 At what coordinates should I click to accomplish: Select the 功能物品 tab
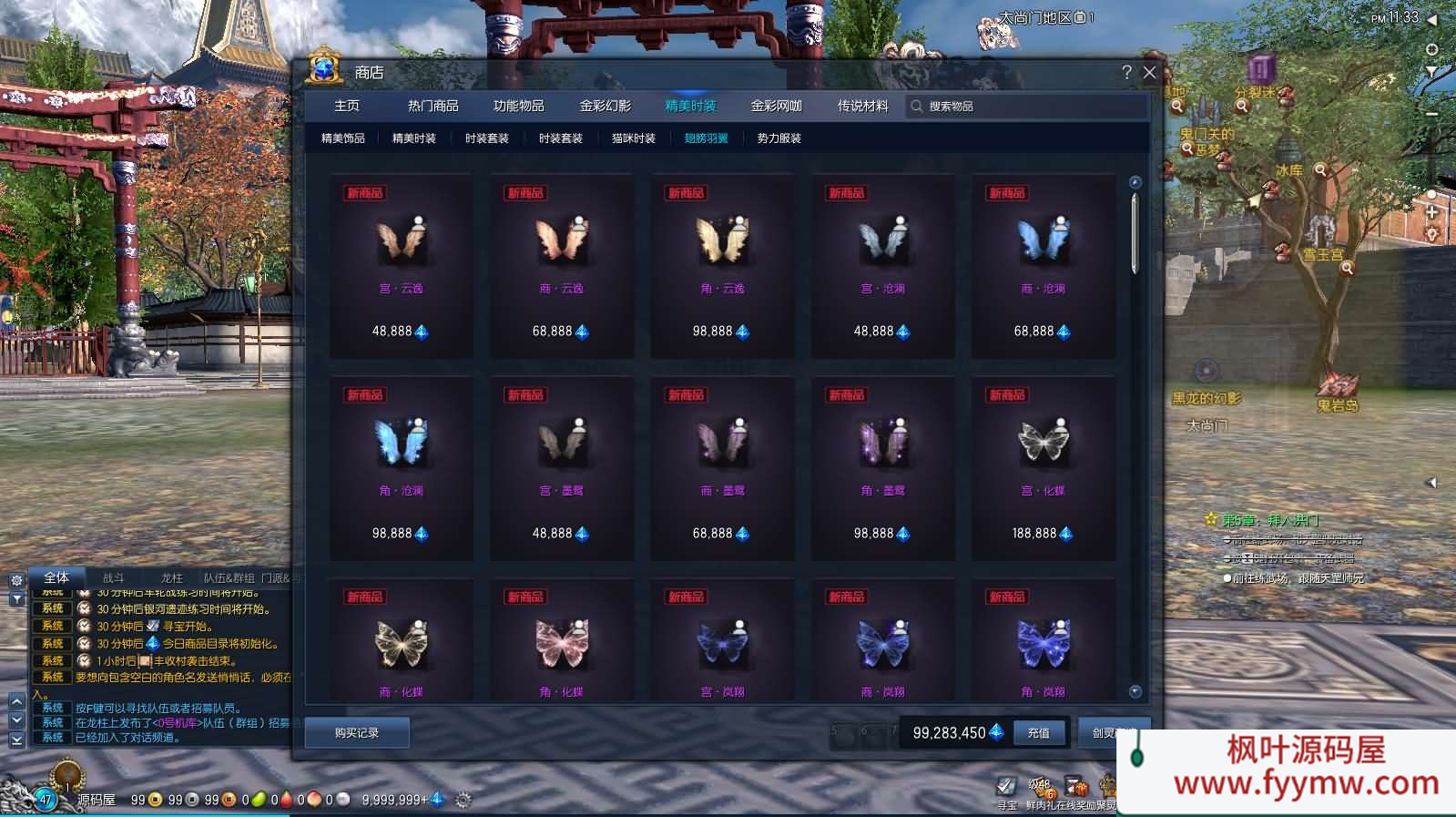coord(518,107)
